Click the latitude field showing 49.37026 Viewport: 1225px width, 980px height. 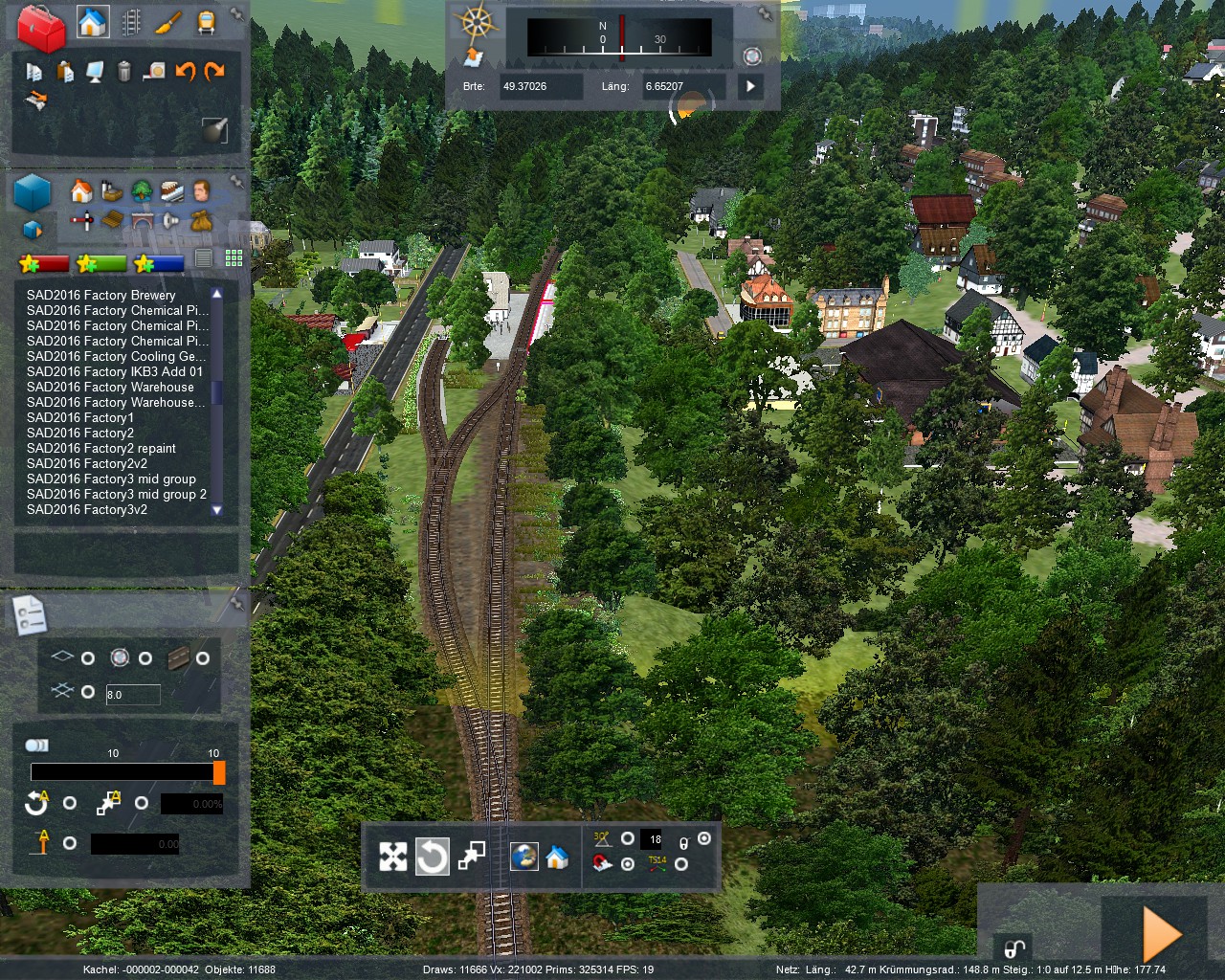[541, 86]
